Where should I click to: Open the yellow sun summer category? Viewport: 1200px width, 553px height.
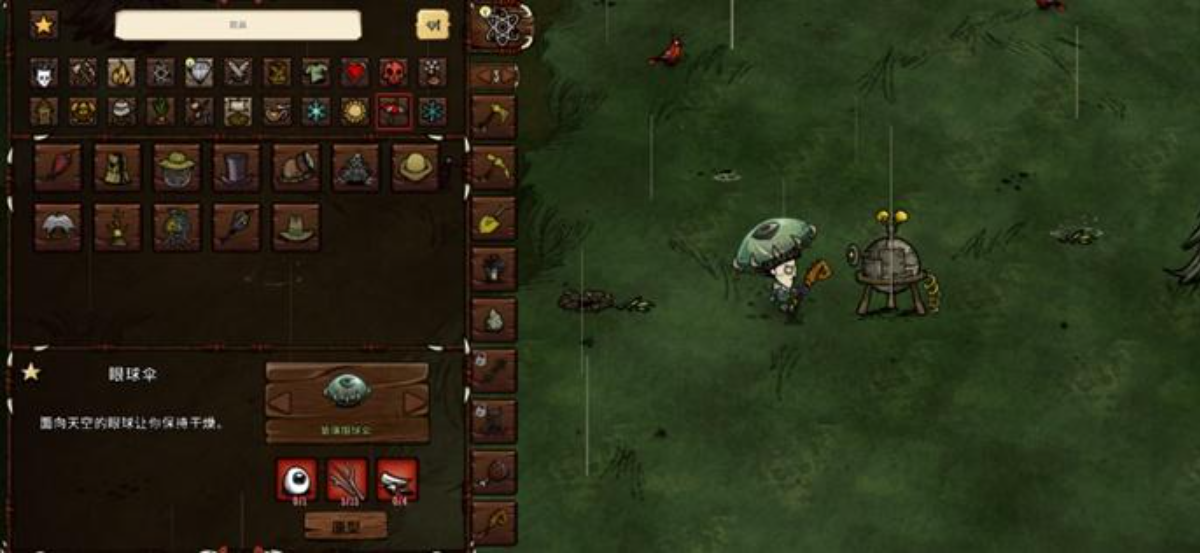tap(355, 111)
